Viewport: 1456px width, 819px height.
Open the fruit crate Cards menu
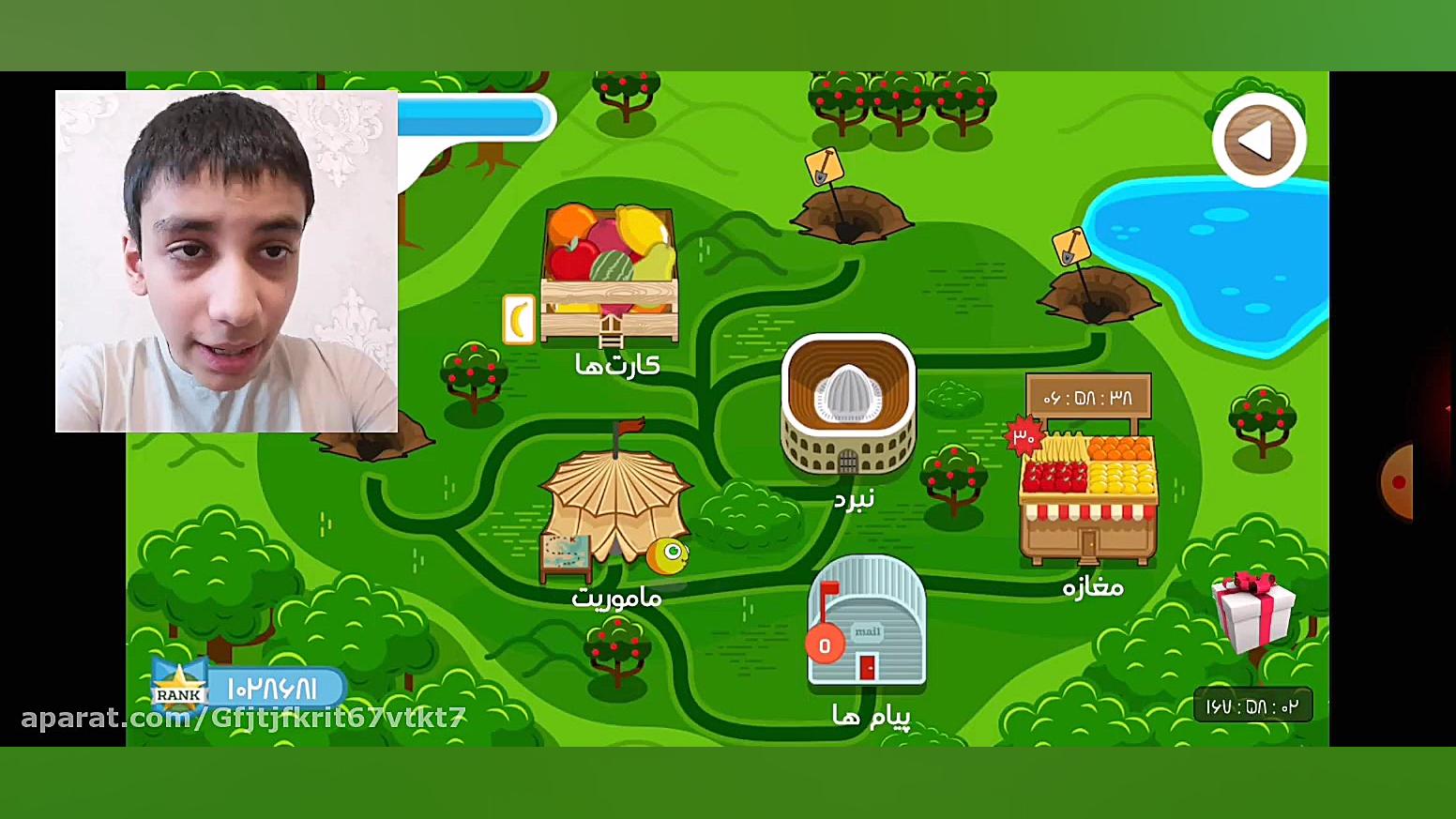610,272
